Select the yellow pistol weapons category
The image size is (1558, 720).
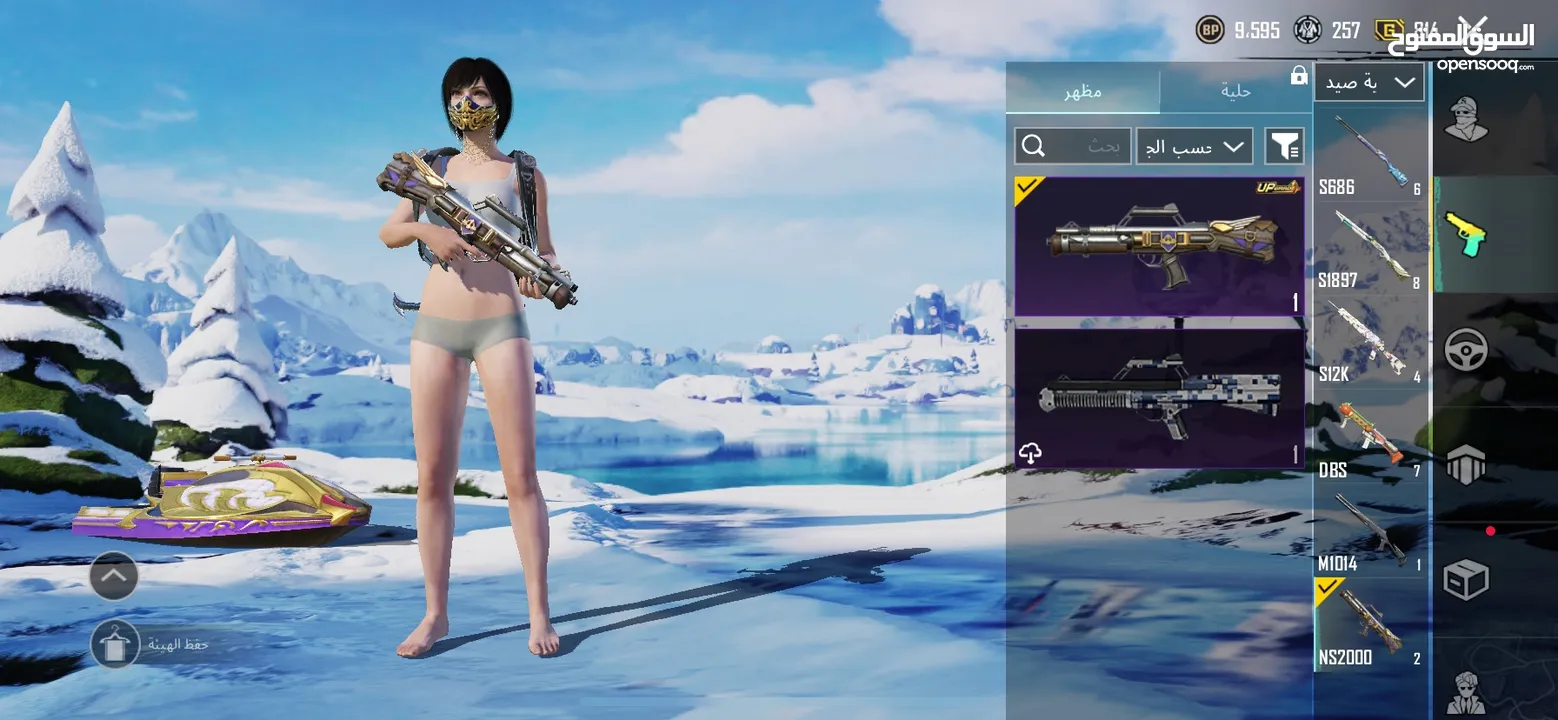point(1466,233)
